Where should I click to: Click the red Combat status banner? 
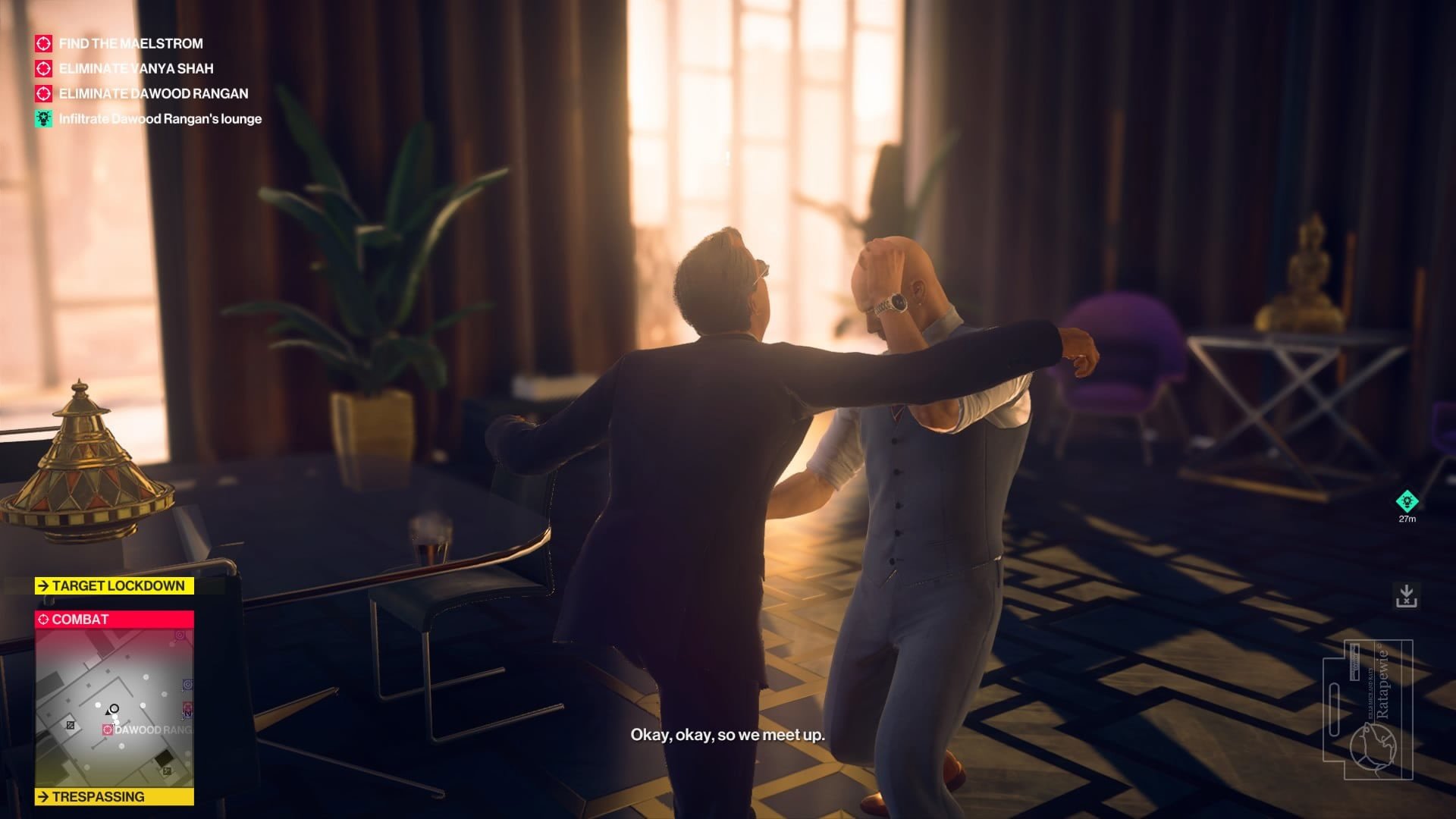click(x=114, y=620)
